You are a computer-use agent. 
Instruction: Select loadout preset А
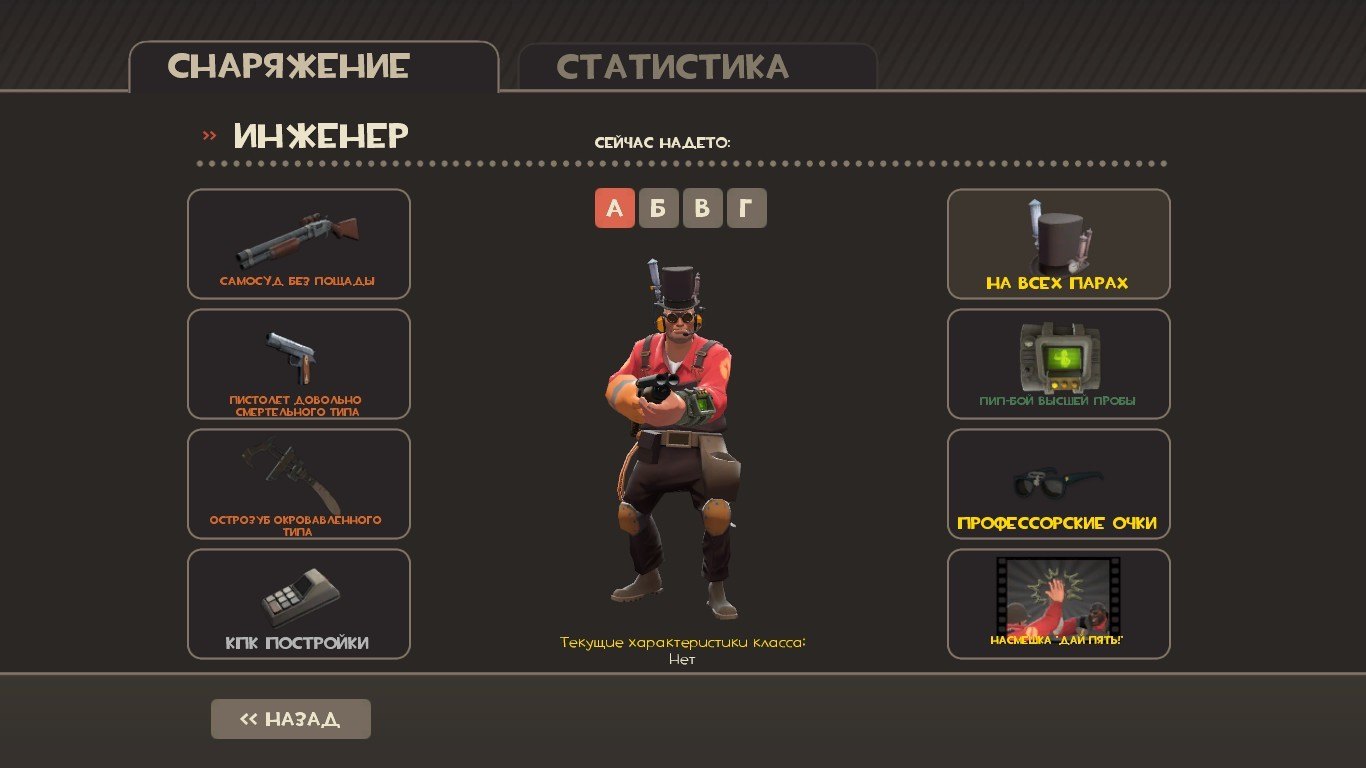click(x=614, y=208)
